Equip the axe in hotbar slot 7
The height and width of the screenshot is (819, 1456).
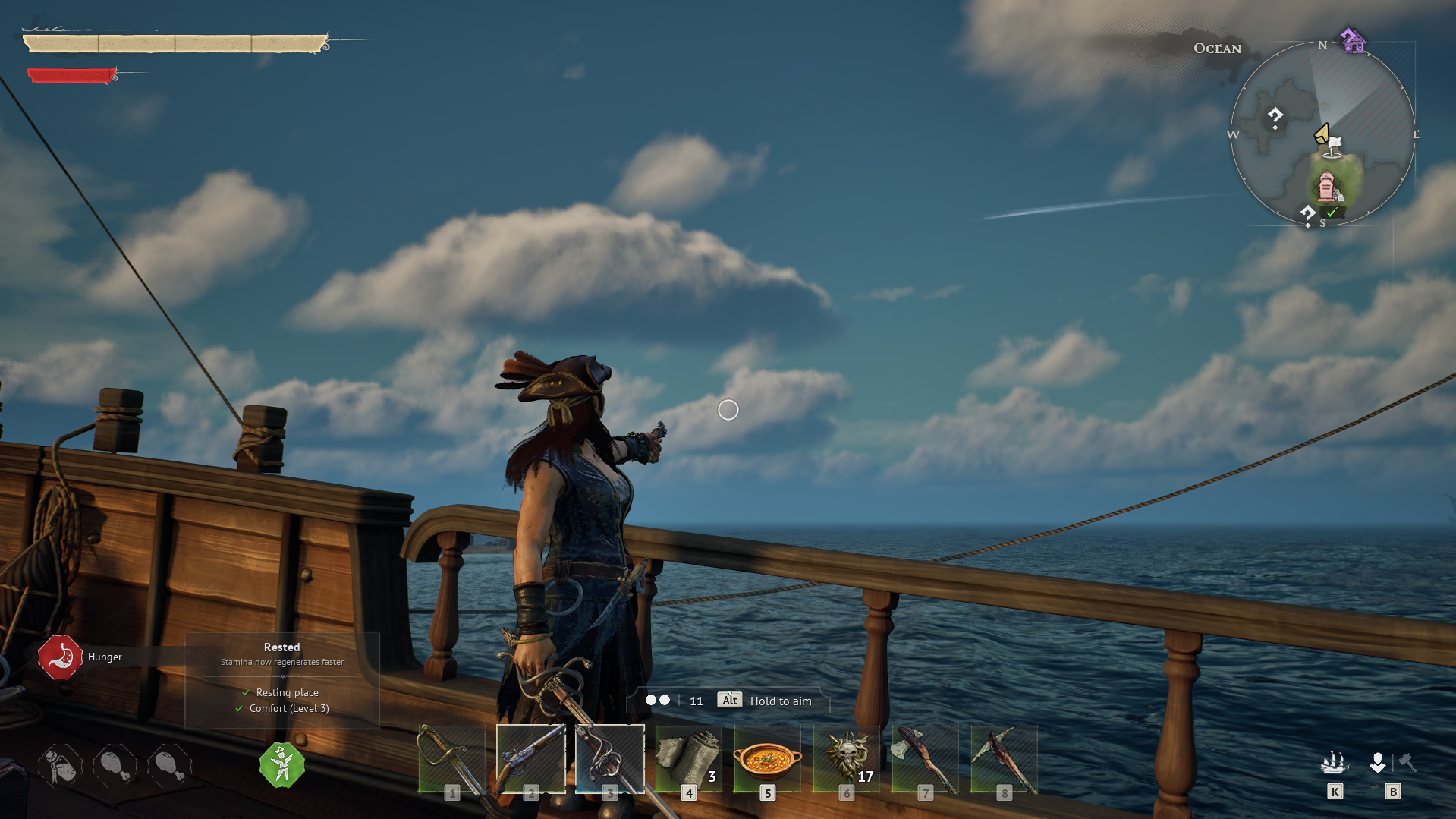tap(925, 758)
